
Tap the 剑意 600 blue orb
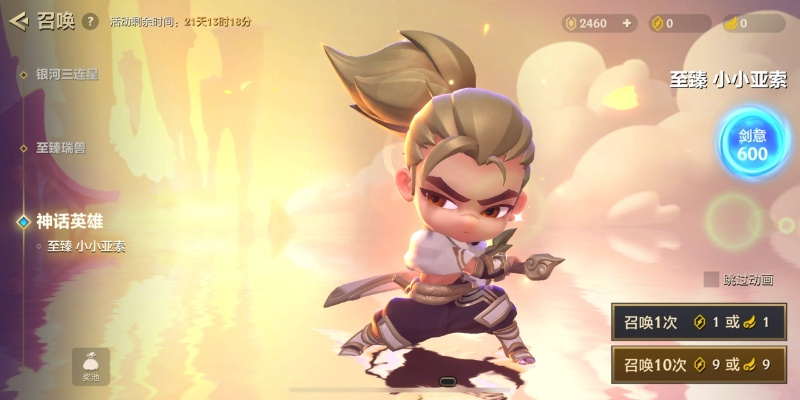click(x=752, y=145)
